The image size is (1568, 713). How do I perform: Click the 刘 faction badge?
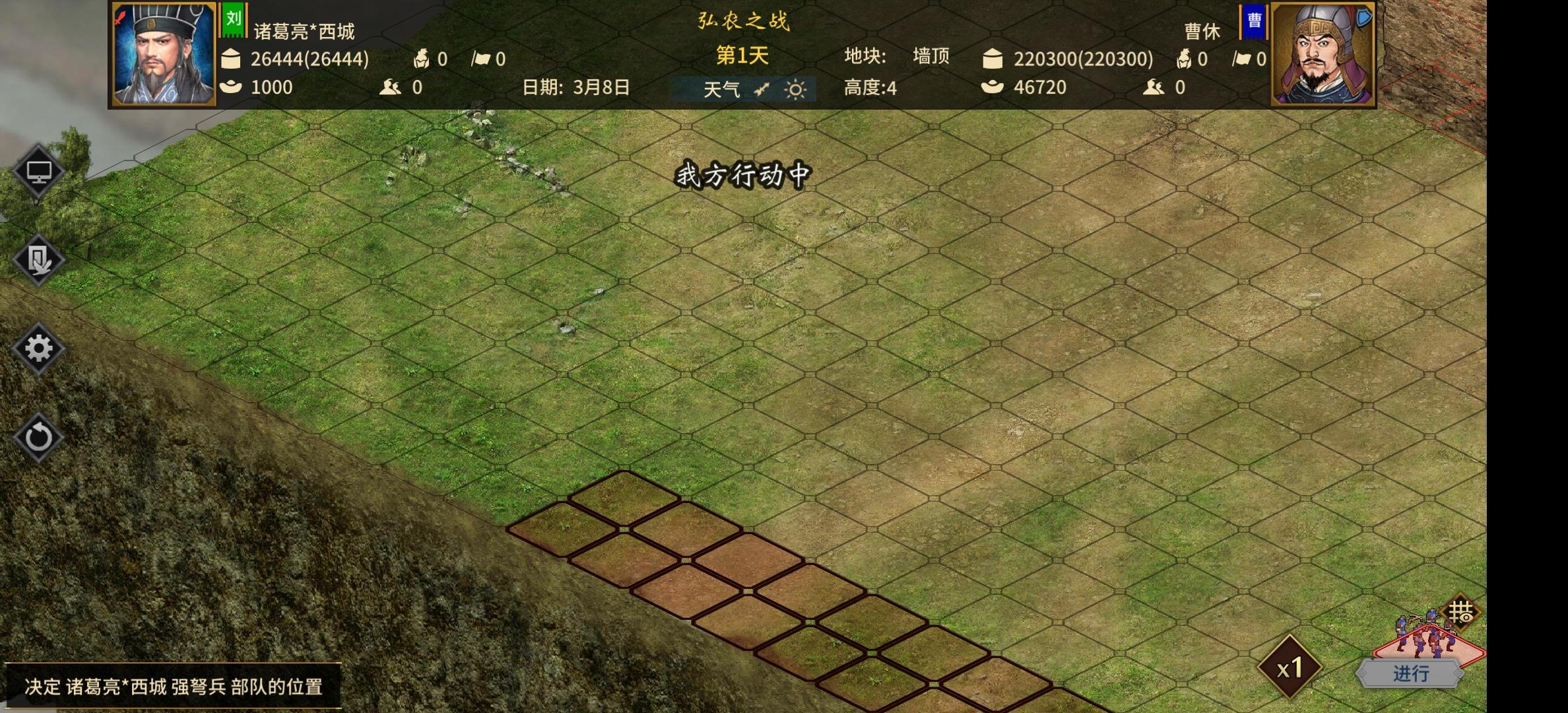[x=234, y=19]
